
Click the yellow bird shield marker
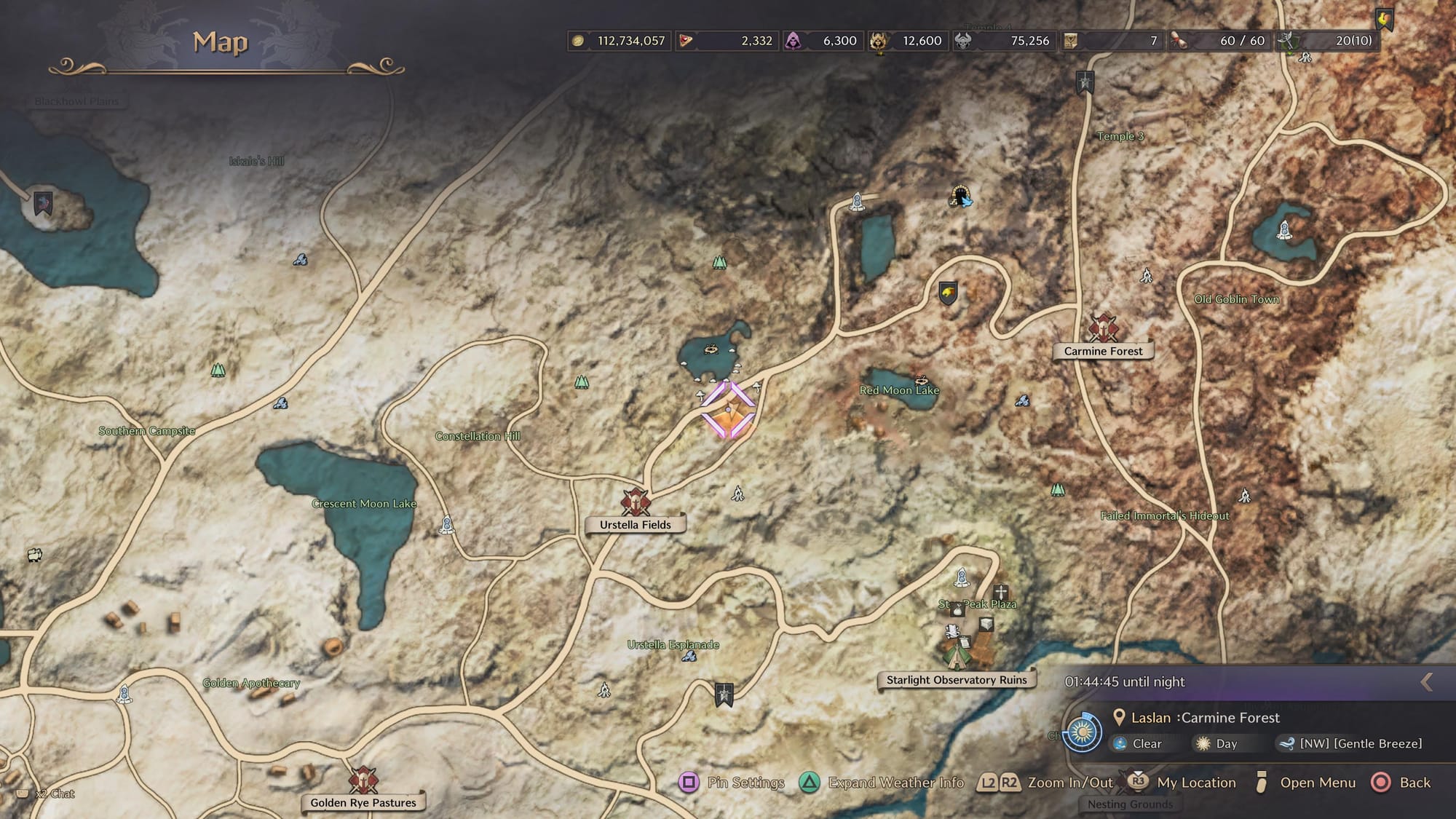[947, 293]
